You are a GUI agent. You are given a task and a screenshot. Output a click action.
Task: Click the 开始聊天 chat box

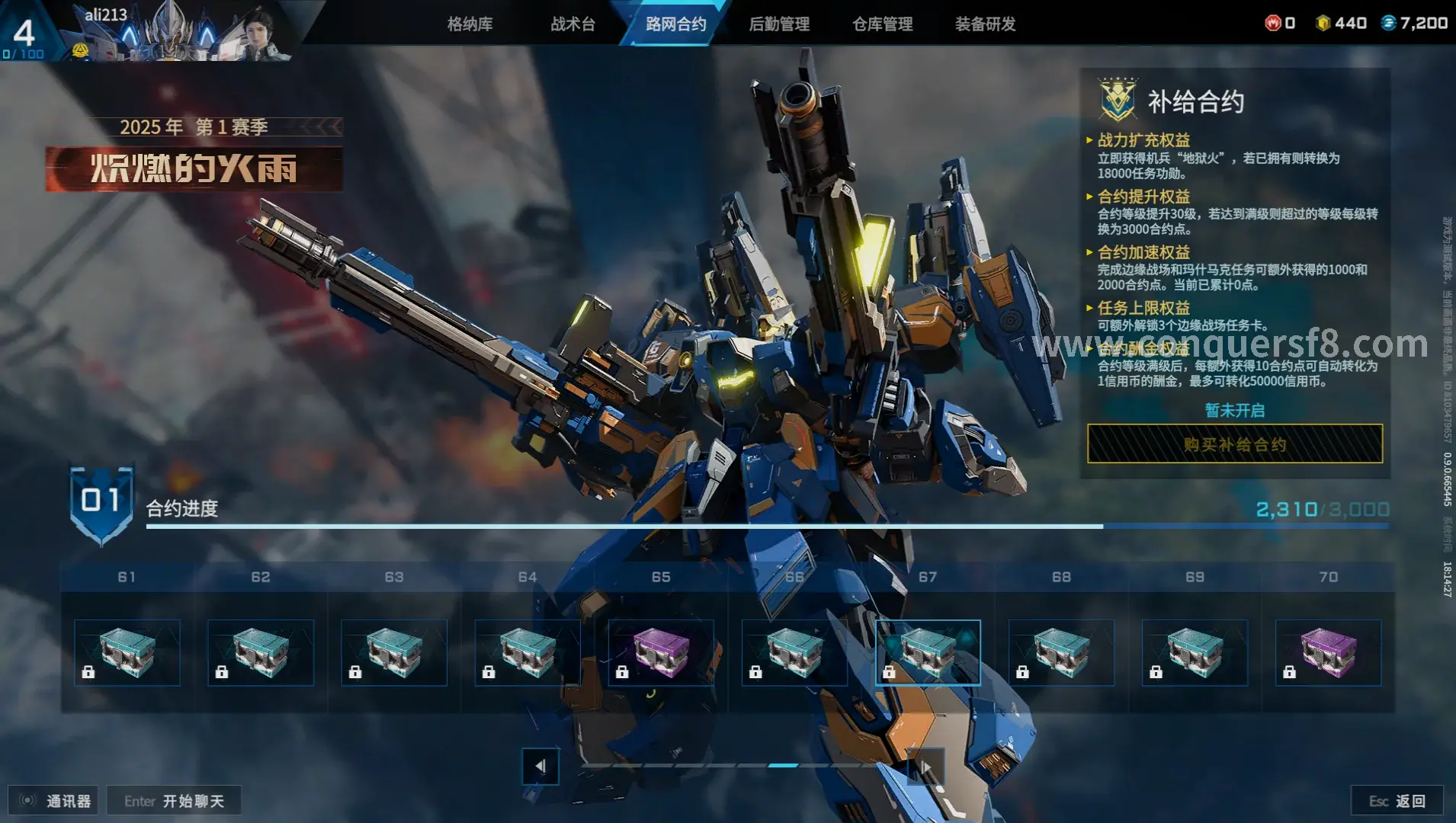point(174,801)
